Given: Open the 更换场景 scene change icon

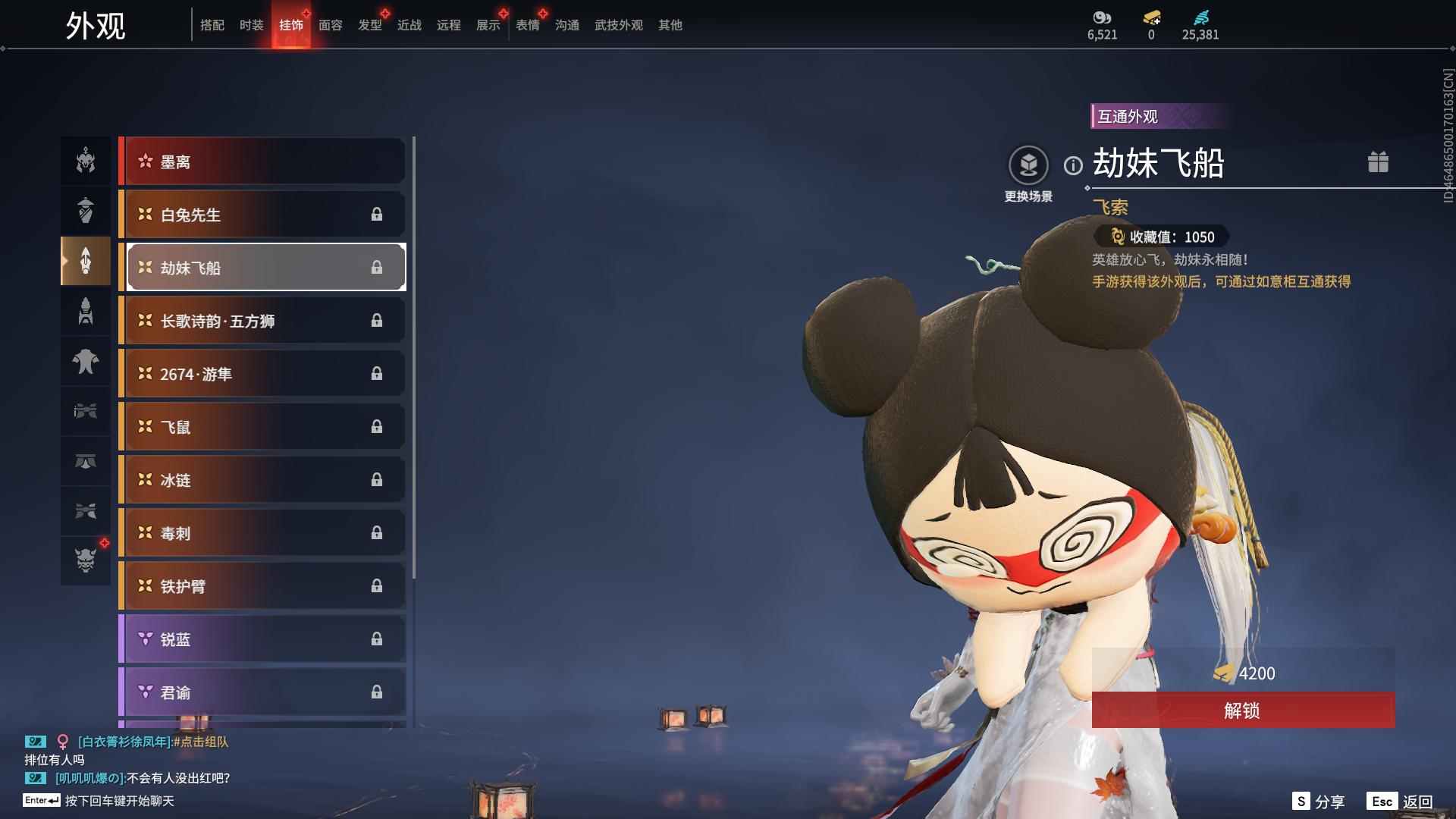Looking at the screenshot, I should coord(1029,164).
